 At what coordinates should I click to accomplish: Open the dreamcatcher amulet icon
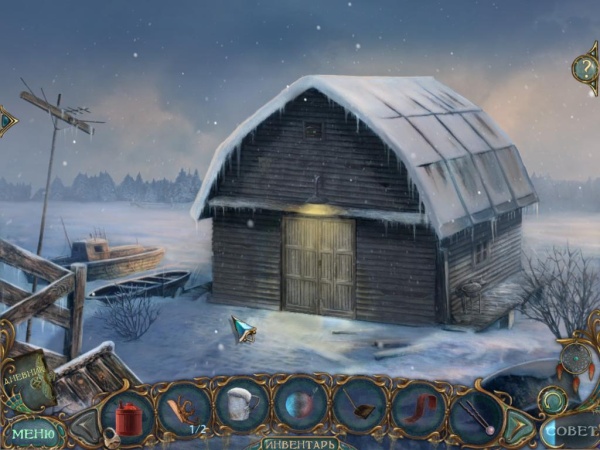click(576, 358)
